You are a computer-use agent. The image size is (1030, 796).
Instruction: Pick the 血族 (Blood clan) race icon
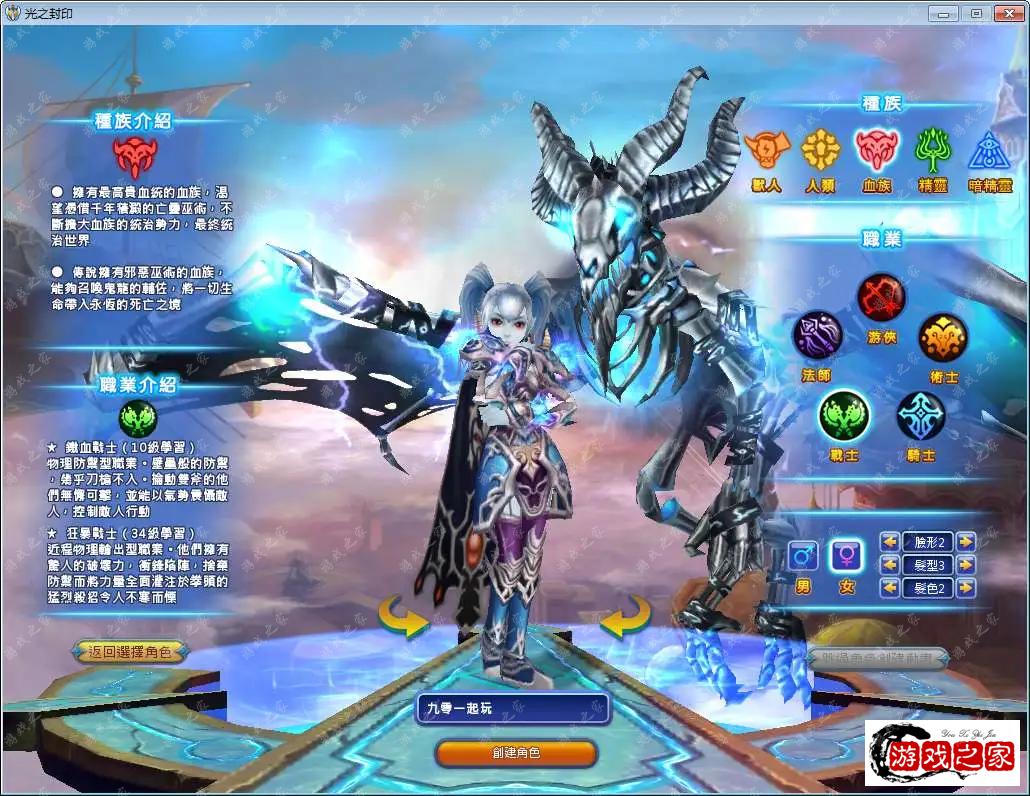coord(877,150)
